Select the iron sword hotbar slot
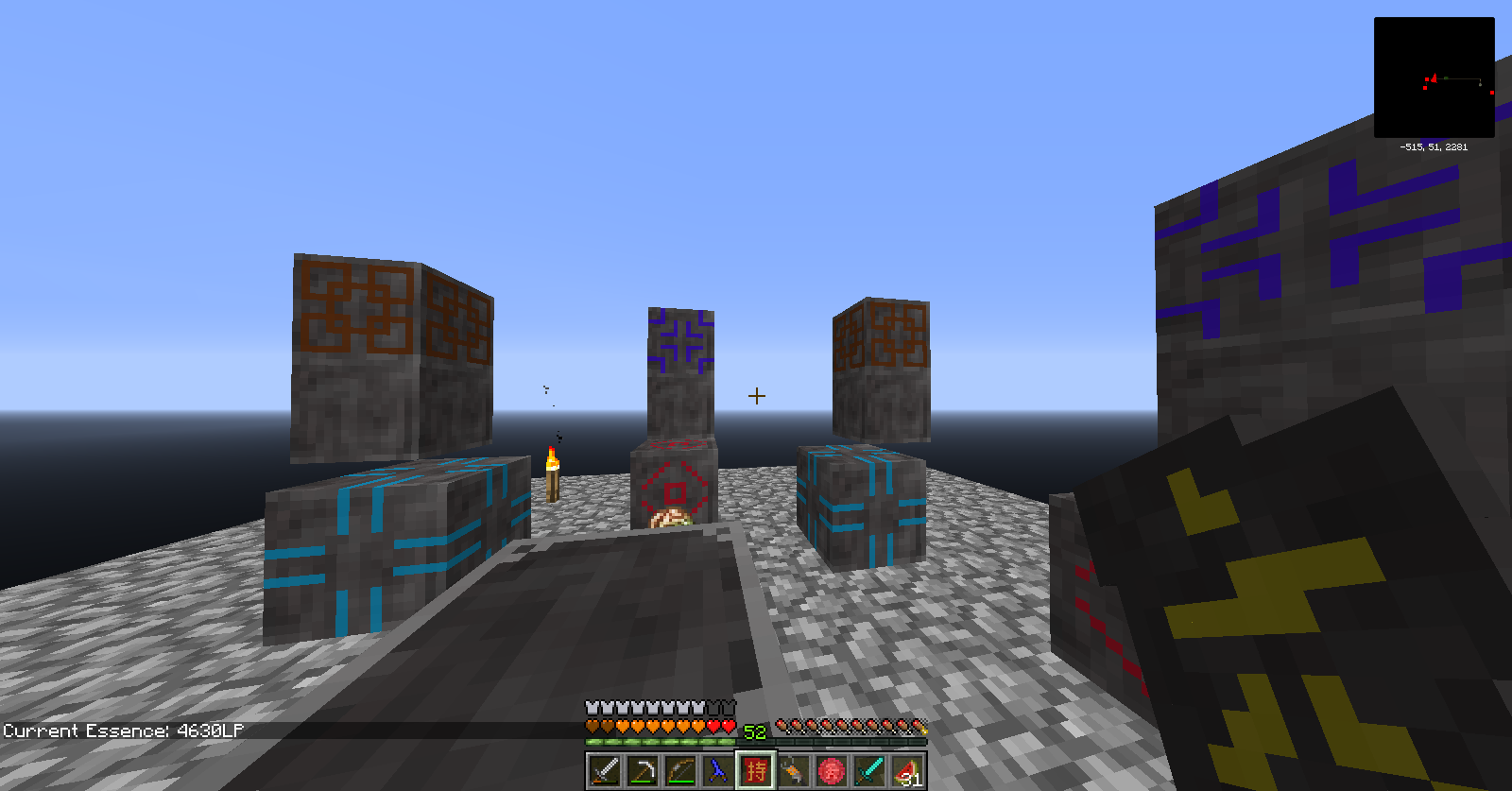The image size is (1512, 791). 605,771
